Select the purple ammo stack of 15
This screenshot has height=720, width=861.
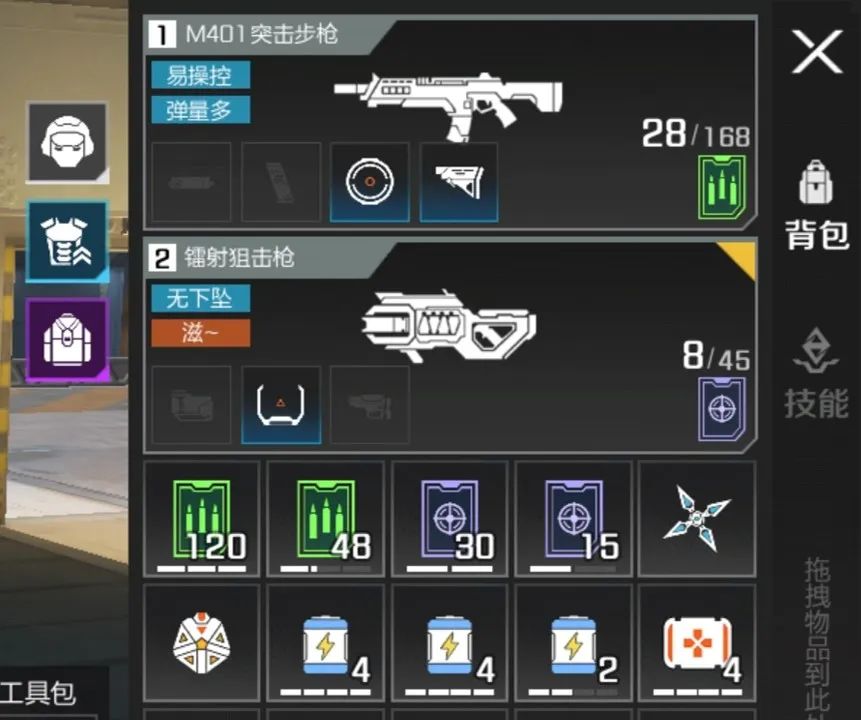[x=573, y=518]
